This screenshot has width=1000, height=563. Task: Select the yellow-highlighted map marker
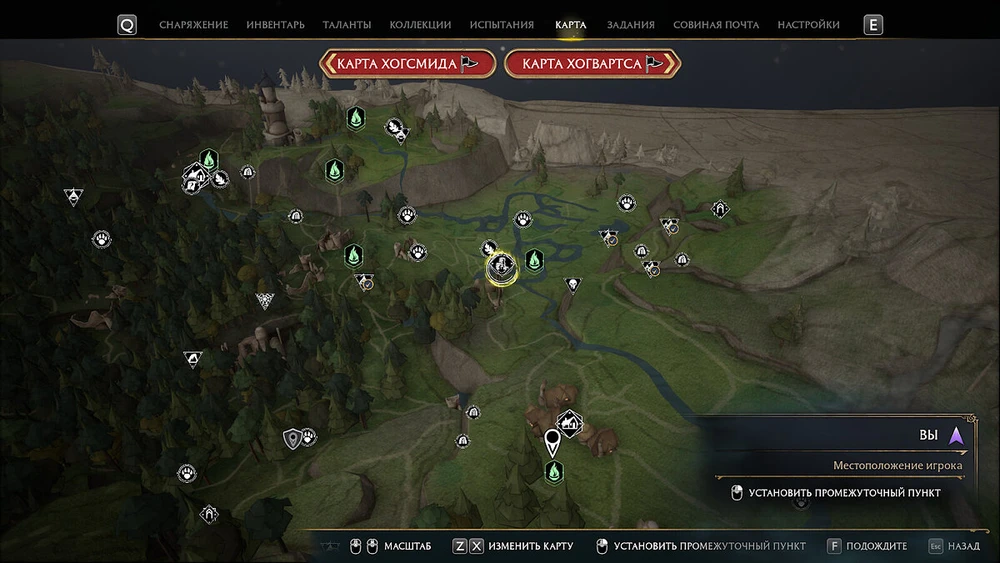[x=502, y=267]
